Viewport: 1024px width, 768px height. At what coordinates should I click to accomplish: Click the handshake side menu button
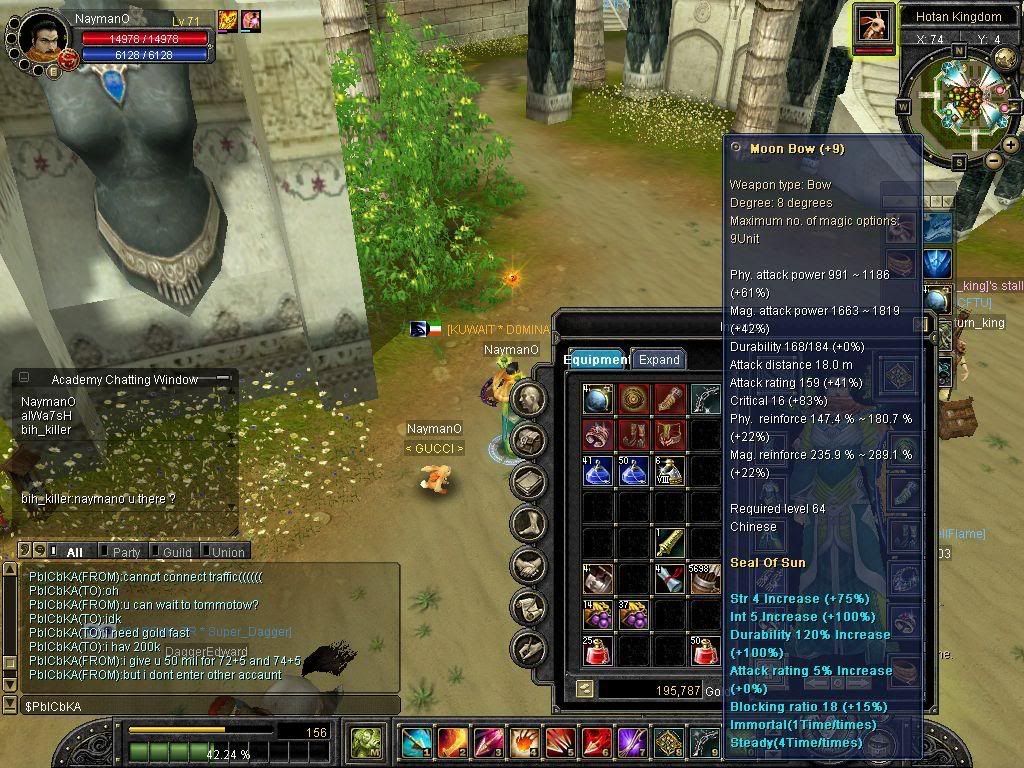tap(528, 565)
